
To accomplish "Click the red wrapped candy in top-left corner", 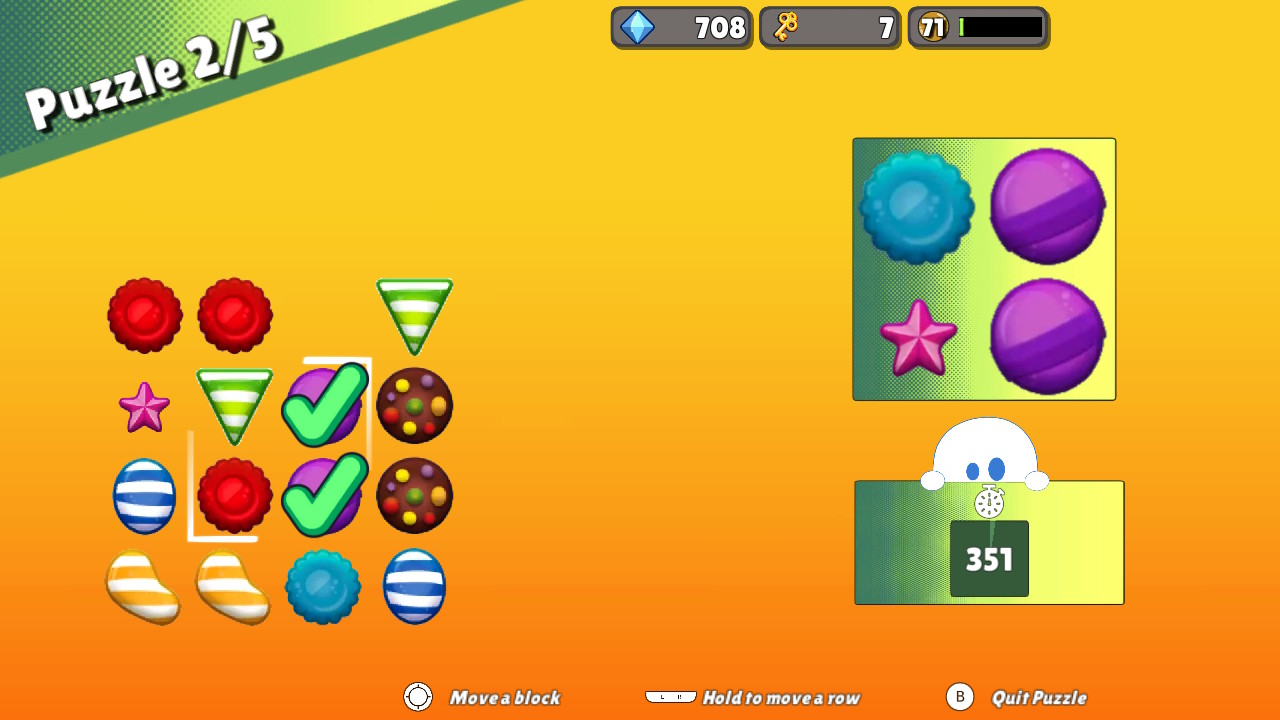I will tap(145, 315).
